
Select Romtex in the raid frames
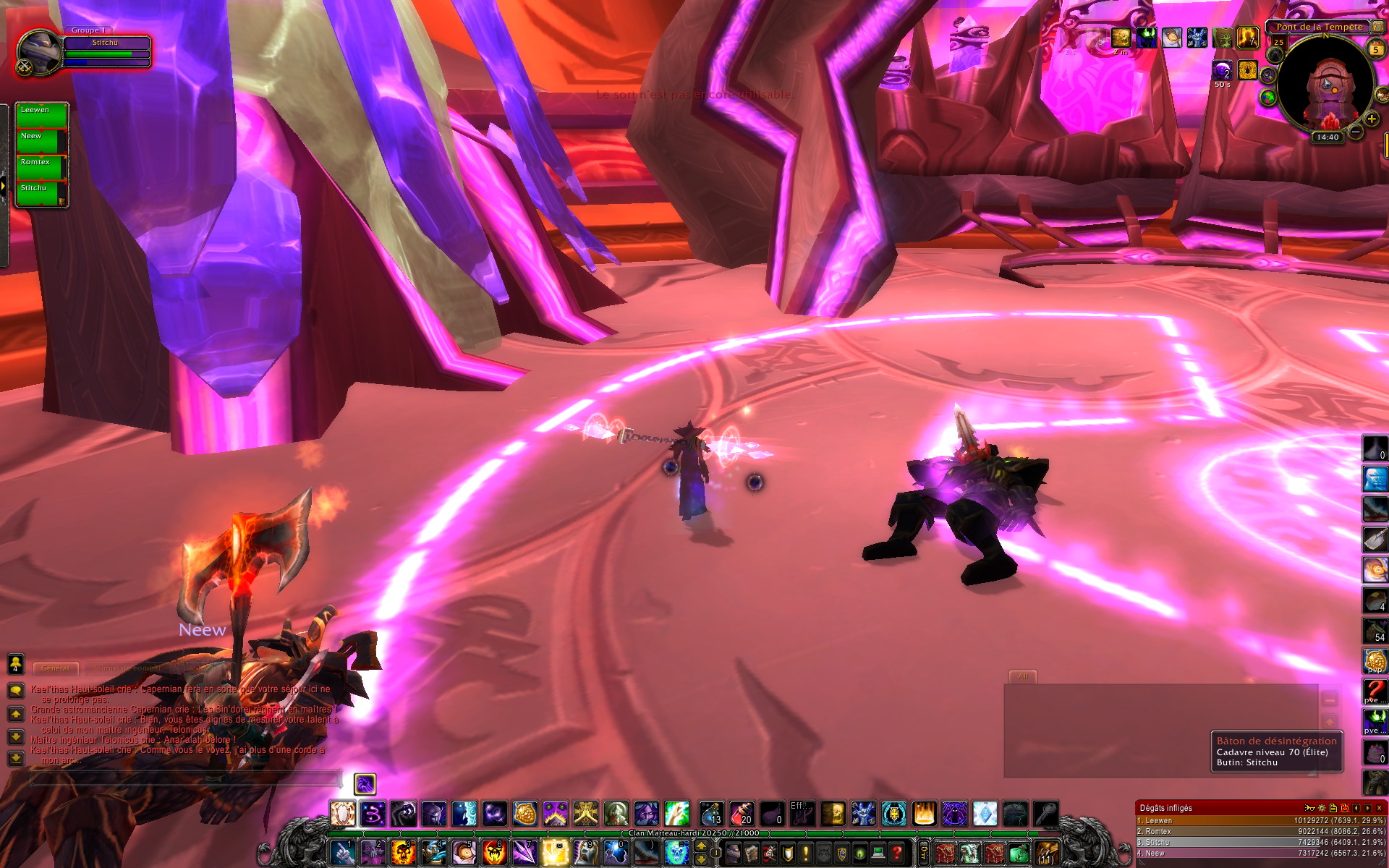41,167
